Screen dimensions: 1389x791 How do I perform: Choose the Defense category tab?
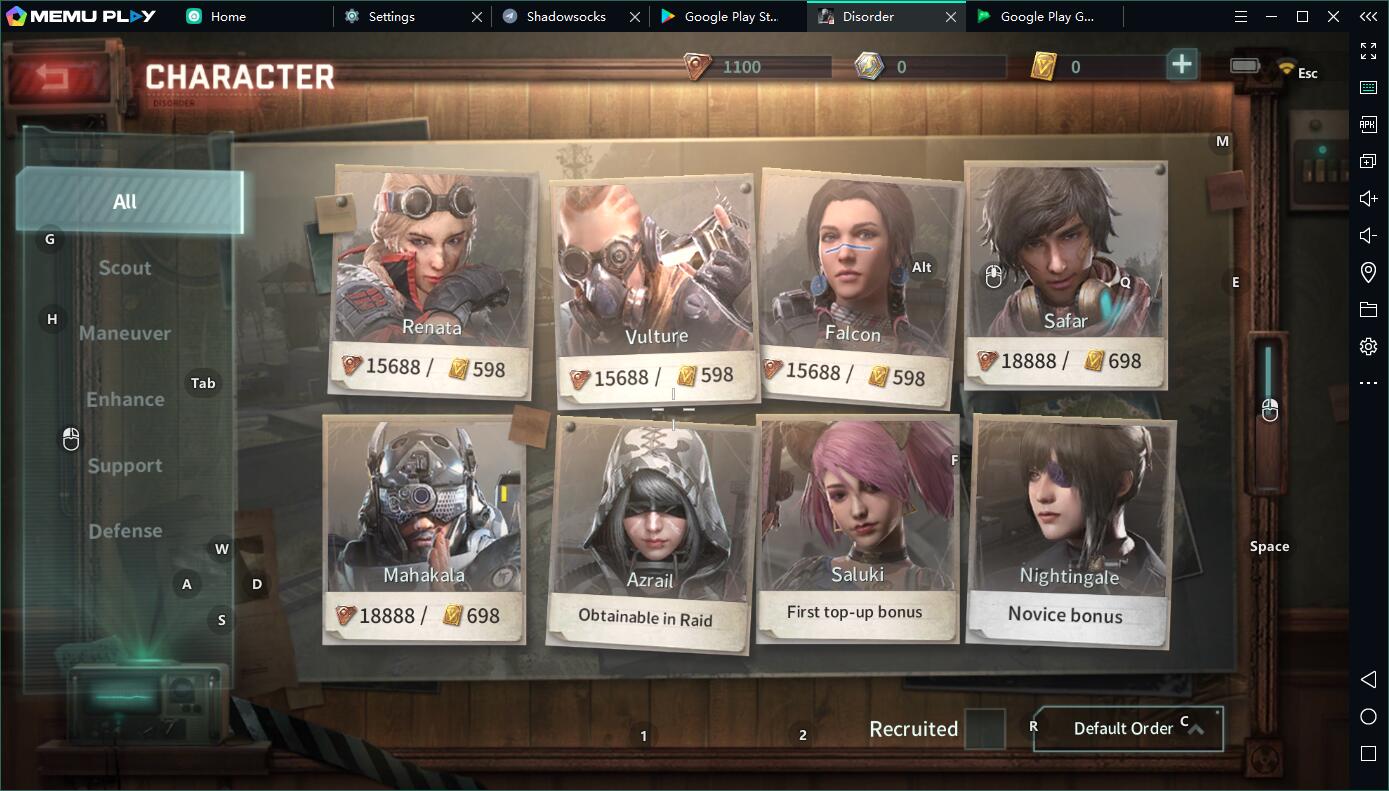(x=125, y=531)
